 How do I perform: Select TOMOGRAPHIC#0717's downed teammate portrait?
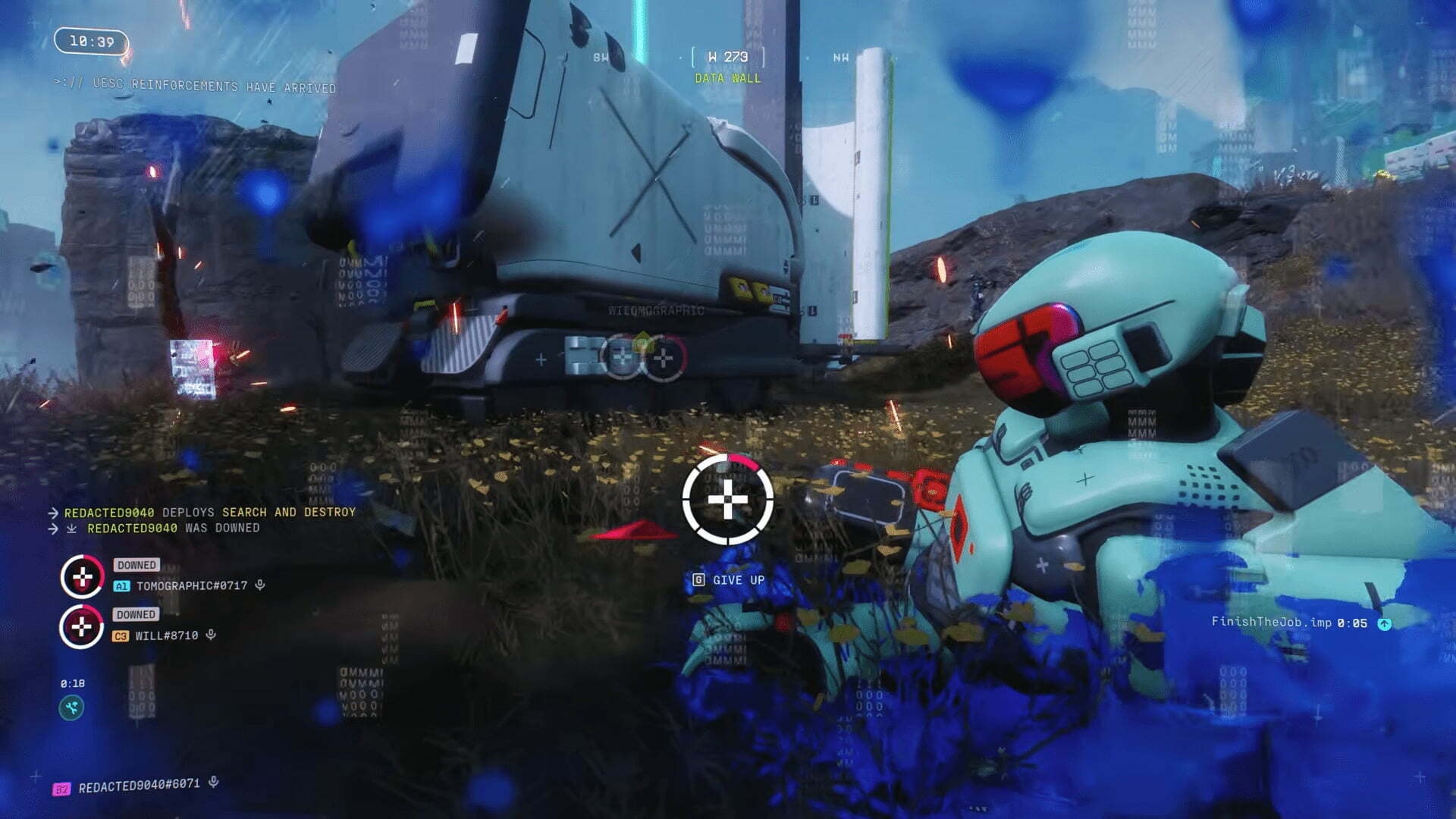(x=83, y=577)
